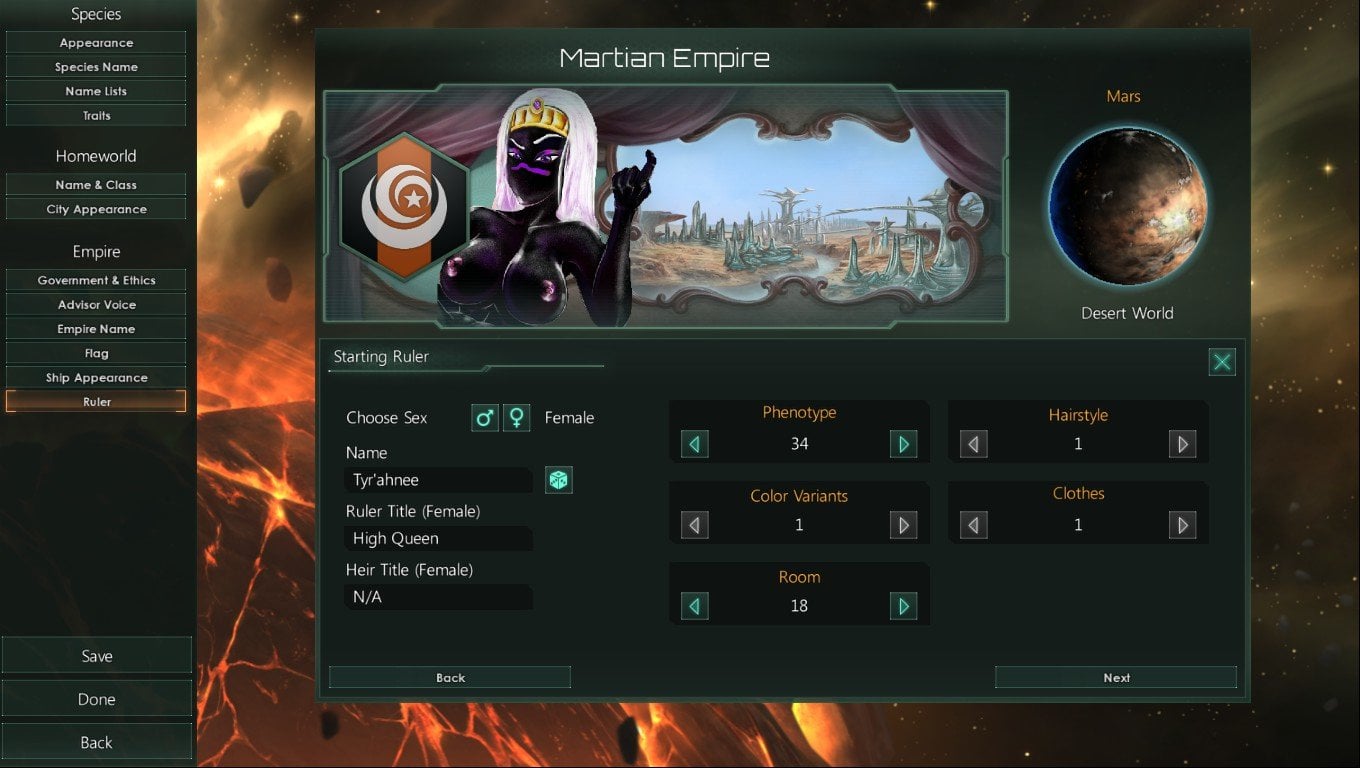Image resolution: width=1360 pixels, height=768 pixels.
Task: Randomize the ruler name with dice
Action: click(558, 480)
